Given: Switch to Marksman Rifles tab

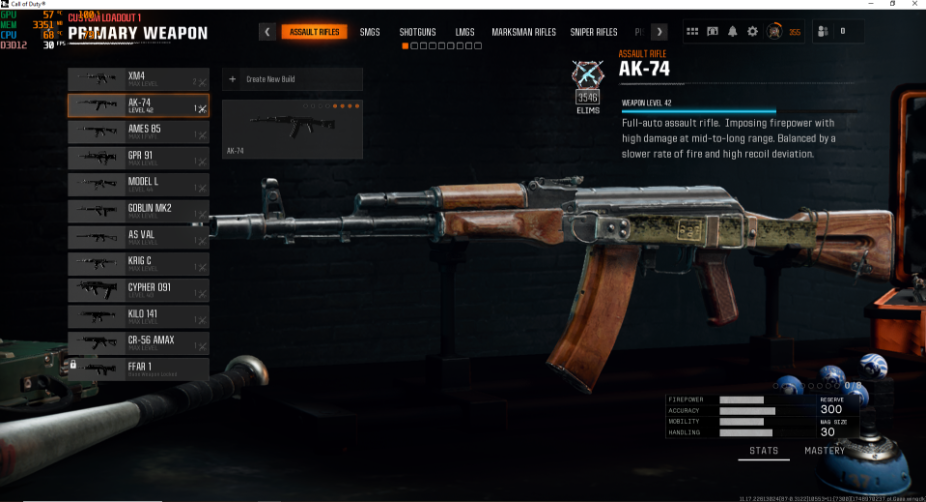Looking at the screenshot, I should [x=523, y=32].
